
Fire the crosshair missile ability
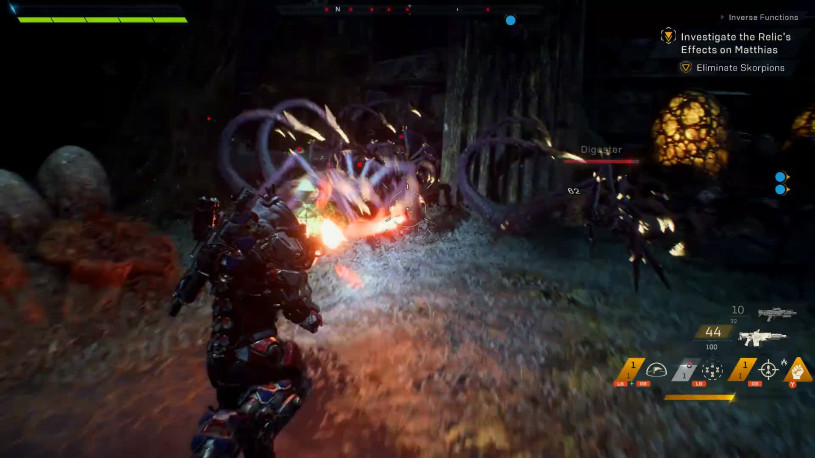tap(770, 370)
